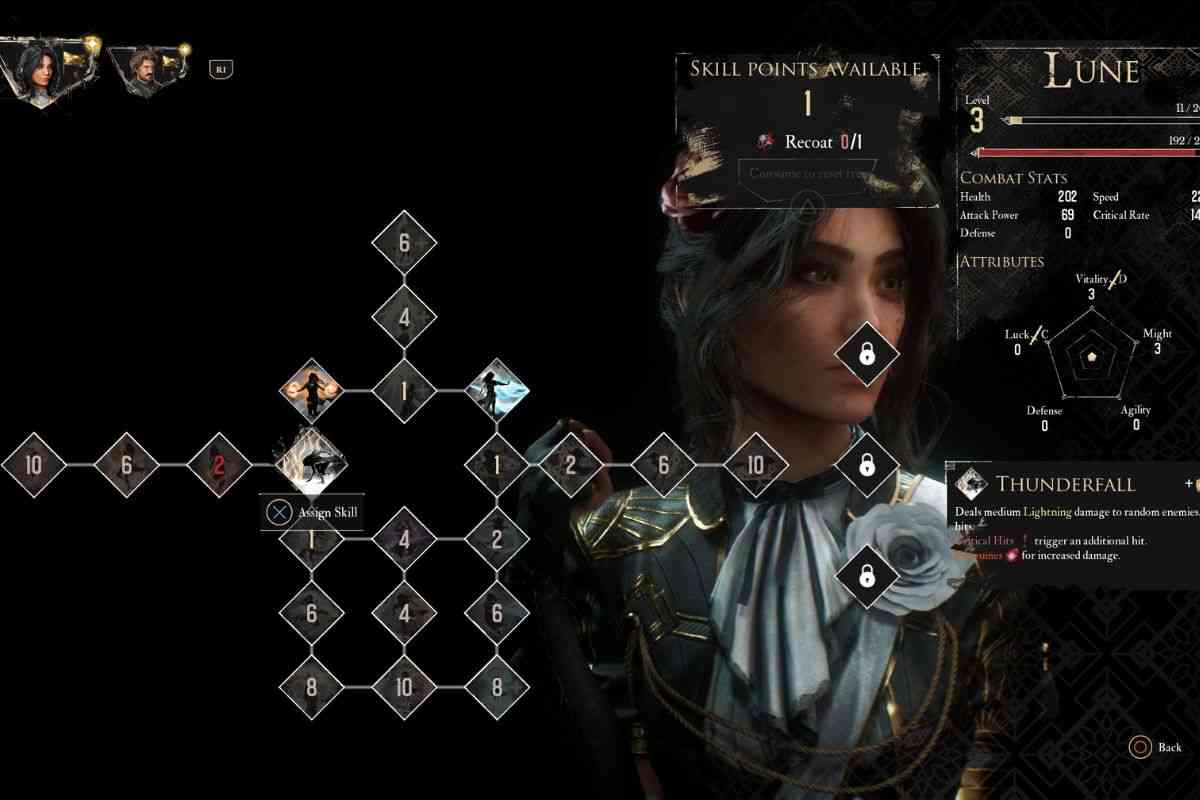Click the faded Consume to reset tree button
This screenshot has height=800, width=1200.
807,173
